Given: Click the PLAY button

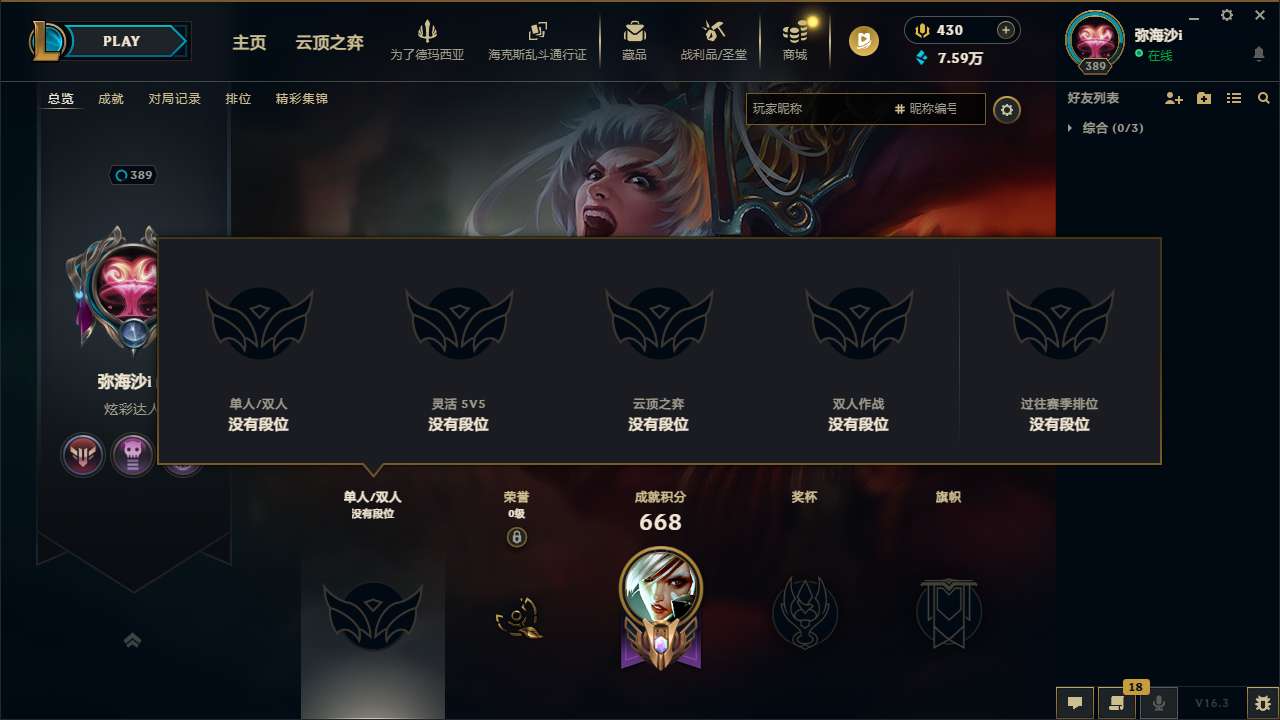Looking at the screenshot, I should pos(122,41).
